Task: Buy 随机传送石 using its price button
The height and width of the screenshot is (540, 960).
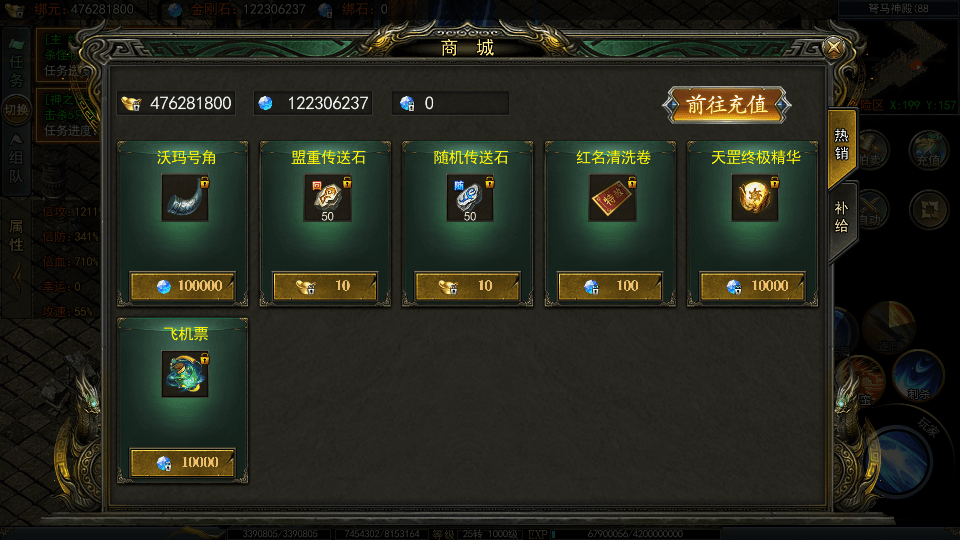Action: coord(467,286)
